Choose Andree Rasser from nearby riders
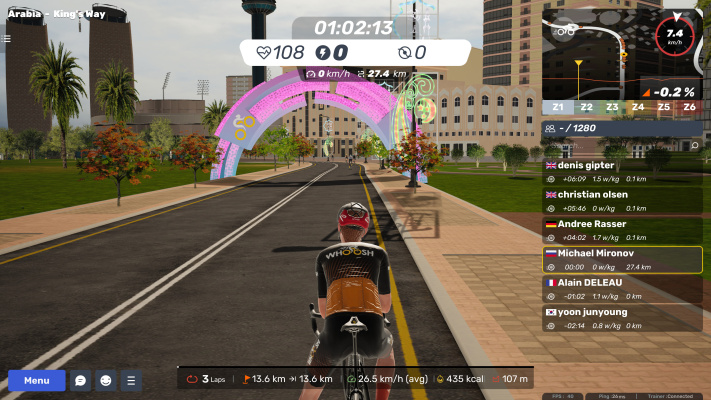The width and height of the screenshot is (711, 400). click(x=621, y=230)
